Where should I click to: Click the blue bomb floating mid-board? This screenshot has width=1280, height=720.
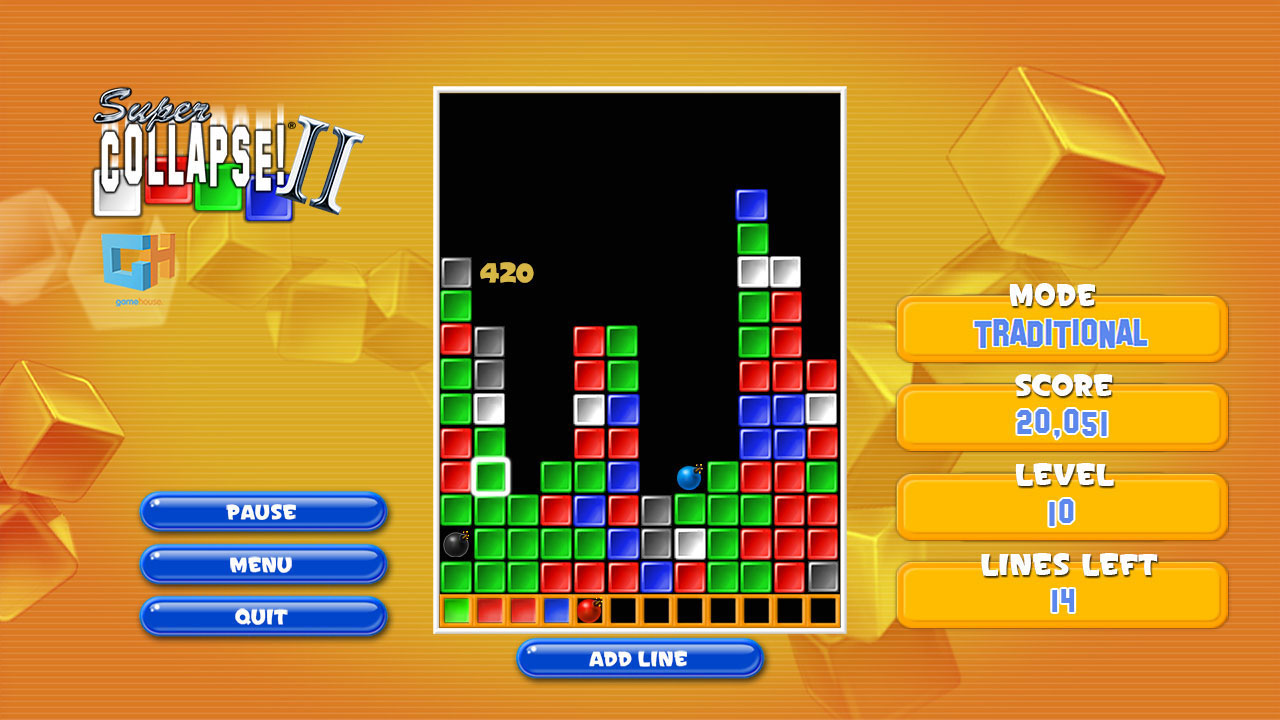point(689,478)
